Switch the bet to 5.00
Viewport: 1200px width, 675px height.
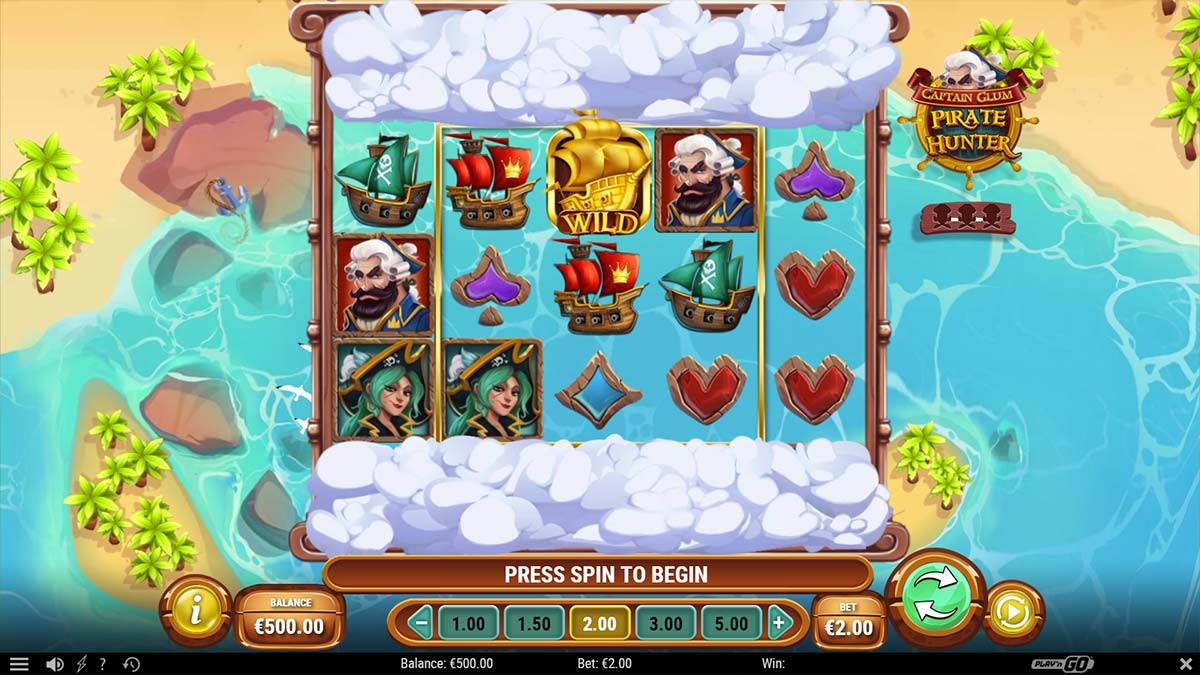coord(731,624)
